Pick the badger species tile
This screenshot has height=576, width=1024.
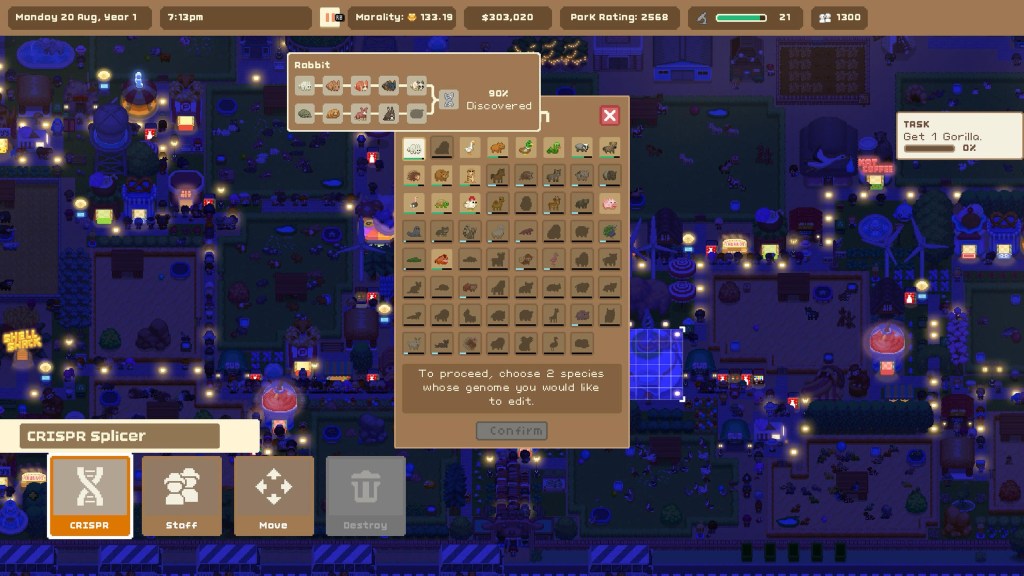[x=582, y=148]
